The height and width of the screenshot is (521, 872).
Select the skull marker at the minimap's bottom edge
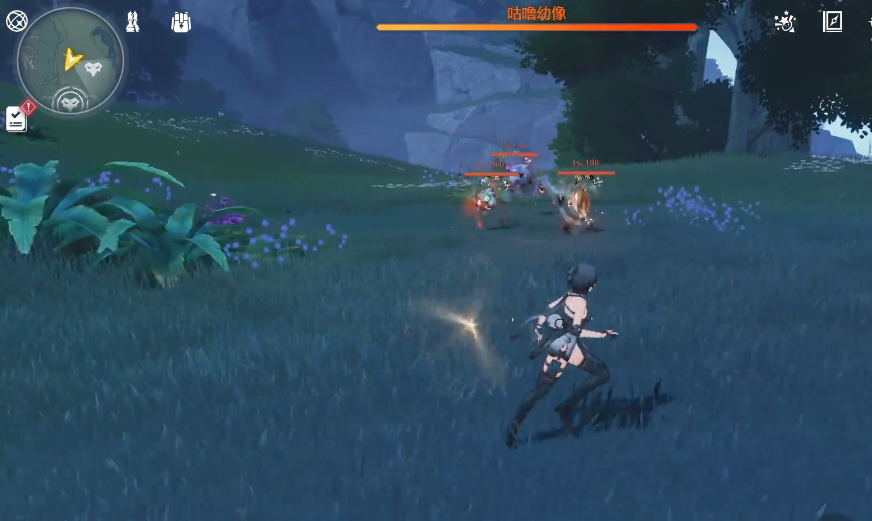[71, 102]
